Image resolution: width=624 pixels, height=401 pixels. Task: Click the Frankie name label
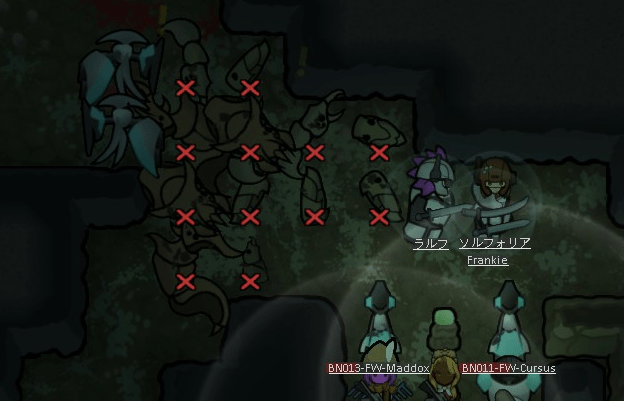[487, 261]
